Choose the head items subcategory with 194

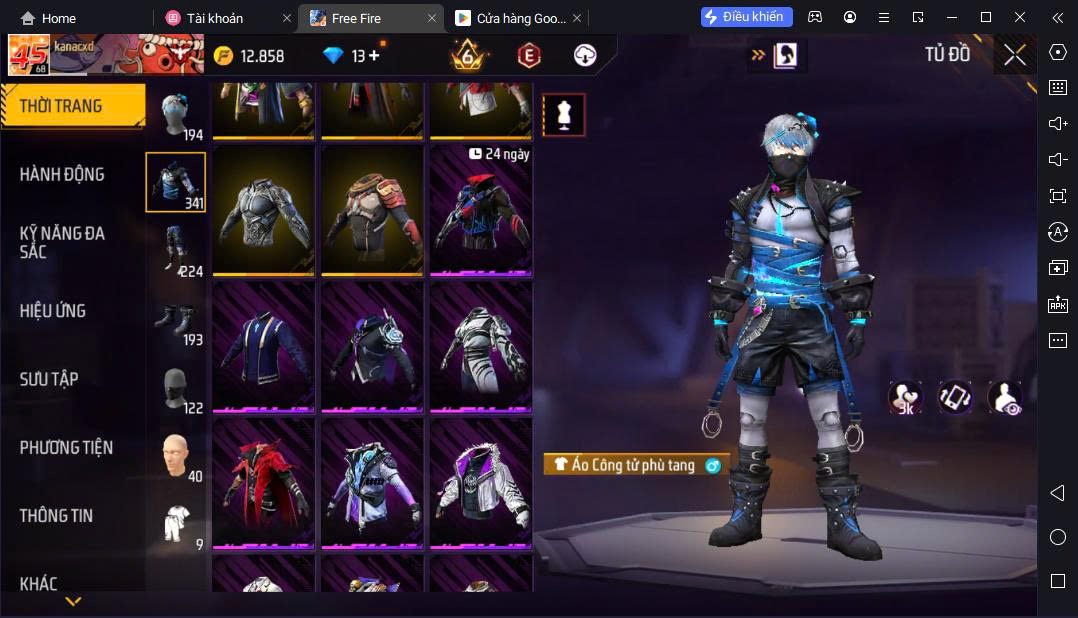point(176,114)
